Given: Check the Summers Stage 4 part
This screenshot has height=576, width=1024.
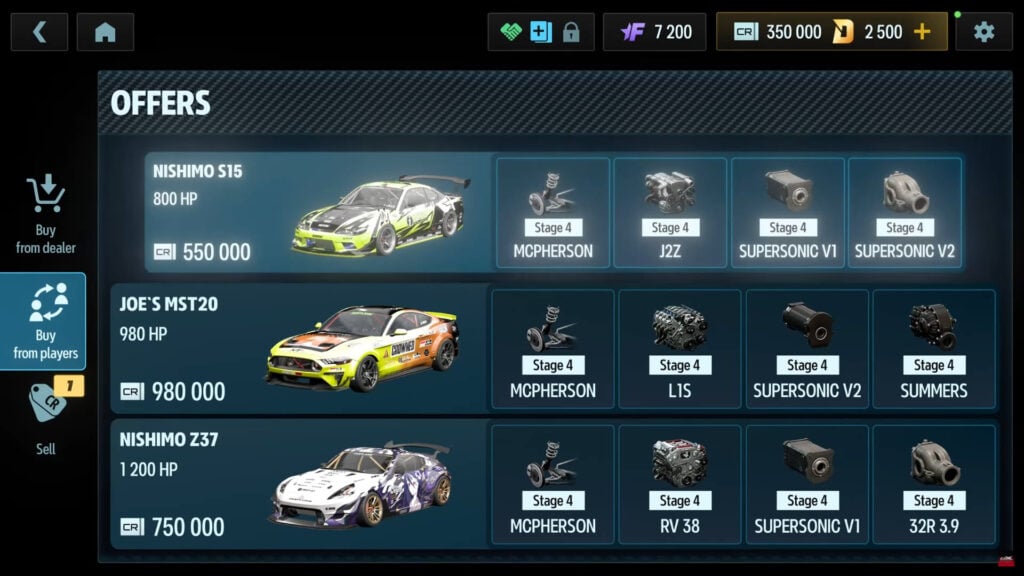Looking at the screenshot, I should (x=933, y=348).
